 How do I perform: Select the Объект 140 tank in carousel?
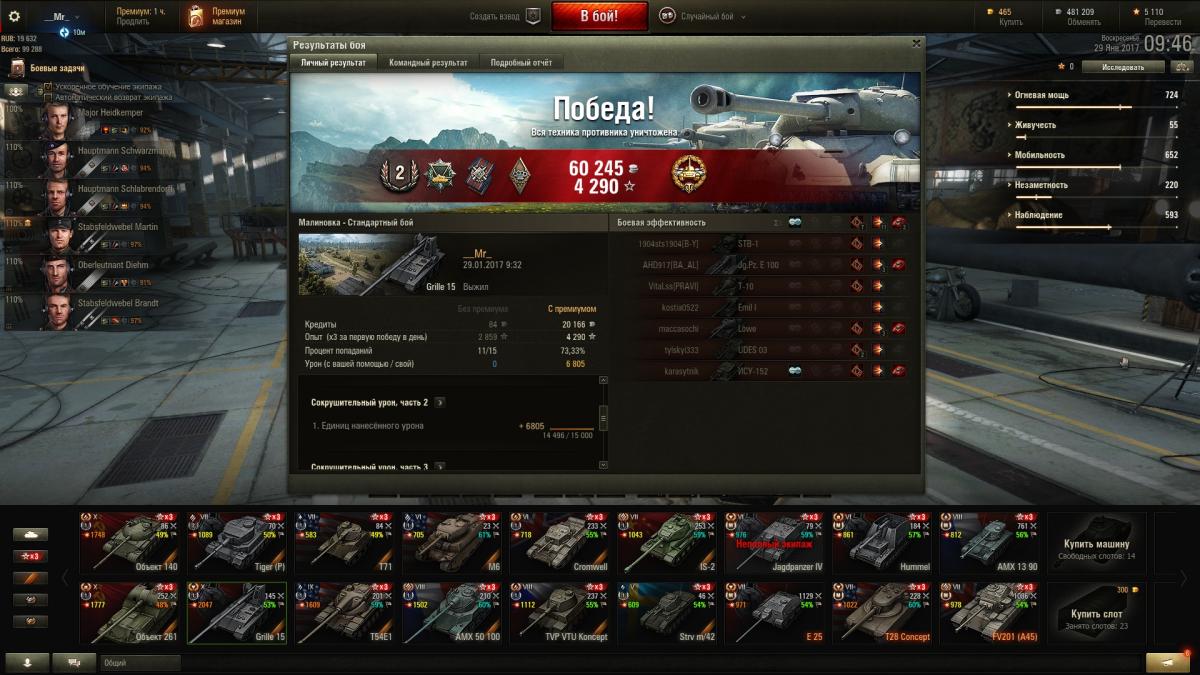pyautogui.click(x=132, y=541)
